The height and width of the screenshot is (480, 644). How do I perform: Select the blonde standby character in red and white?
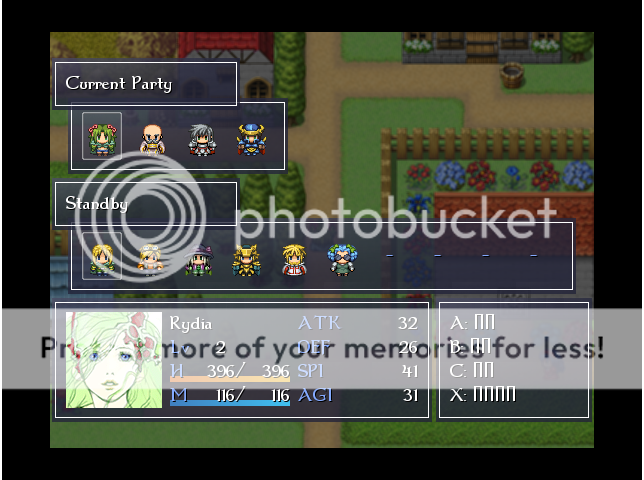coord(294,259)
